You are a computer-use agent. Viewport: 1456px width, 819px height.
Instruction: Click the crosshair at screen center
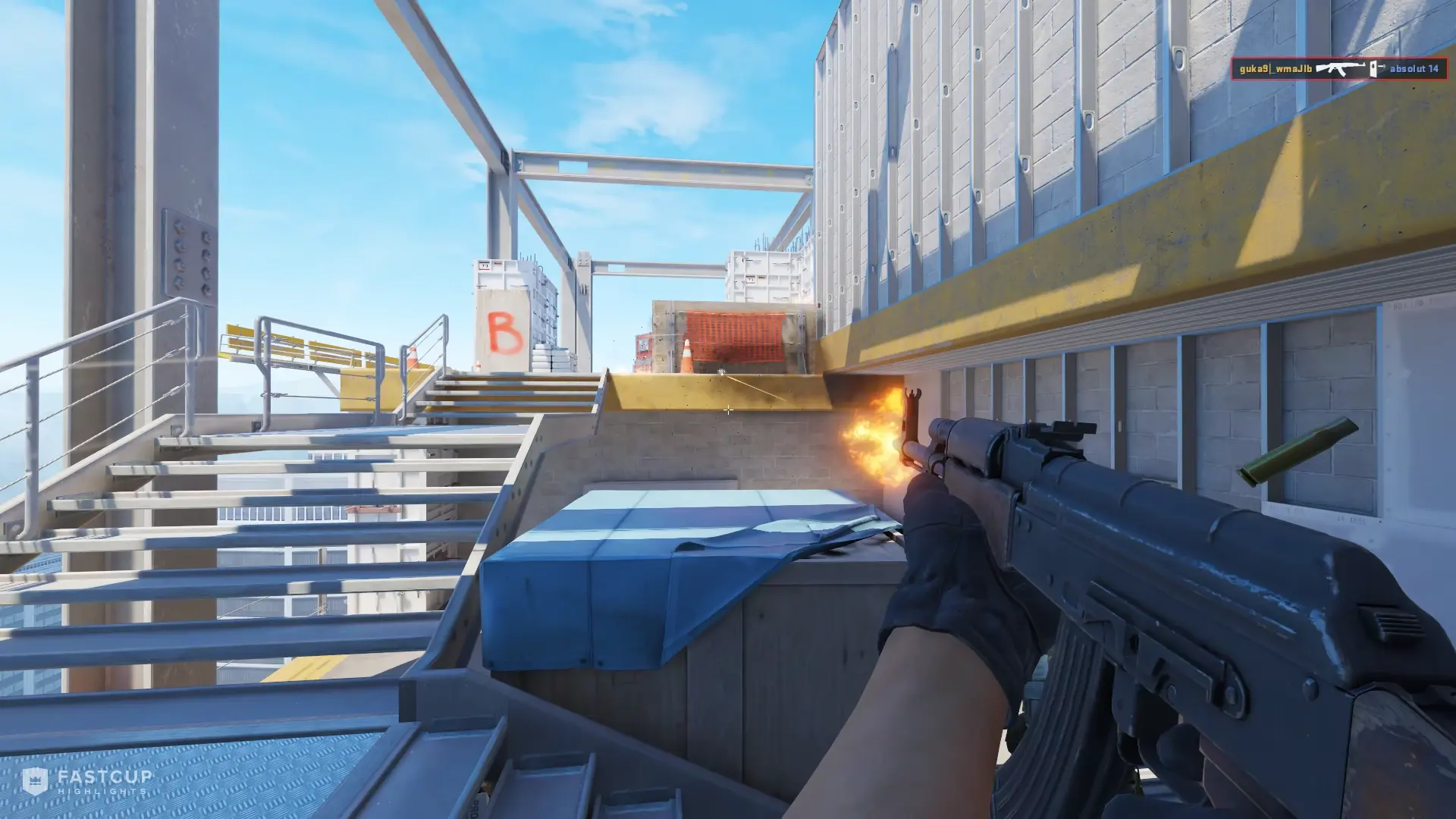click(728, 409)
